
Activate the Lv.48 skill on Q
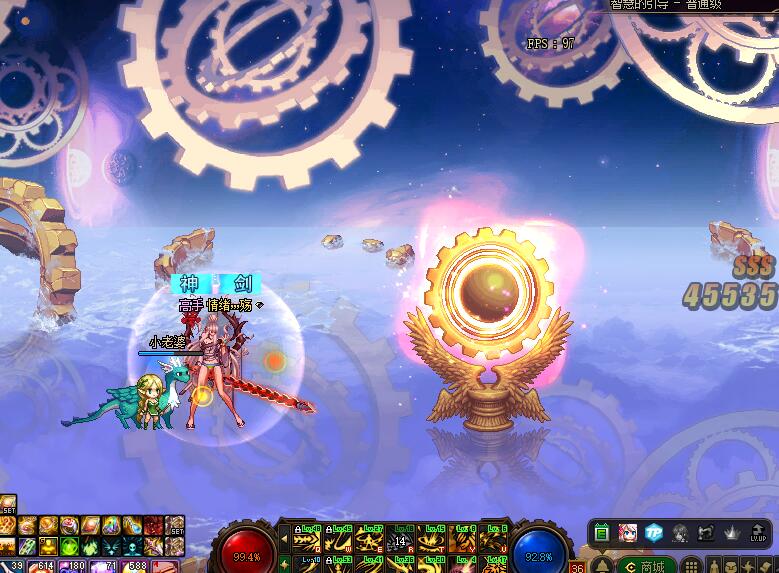[x=308, y=538]
